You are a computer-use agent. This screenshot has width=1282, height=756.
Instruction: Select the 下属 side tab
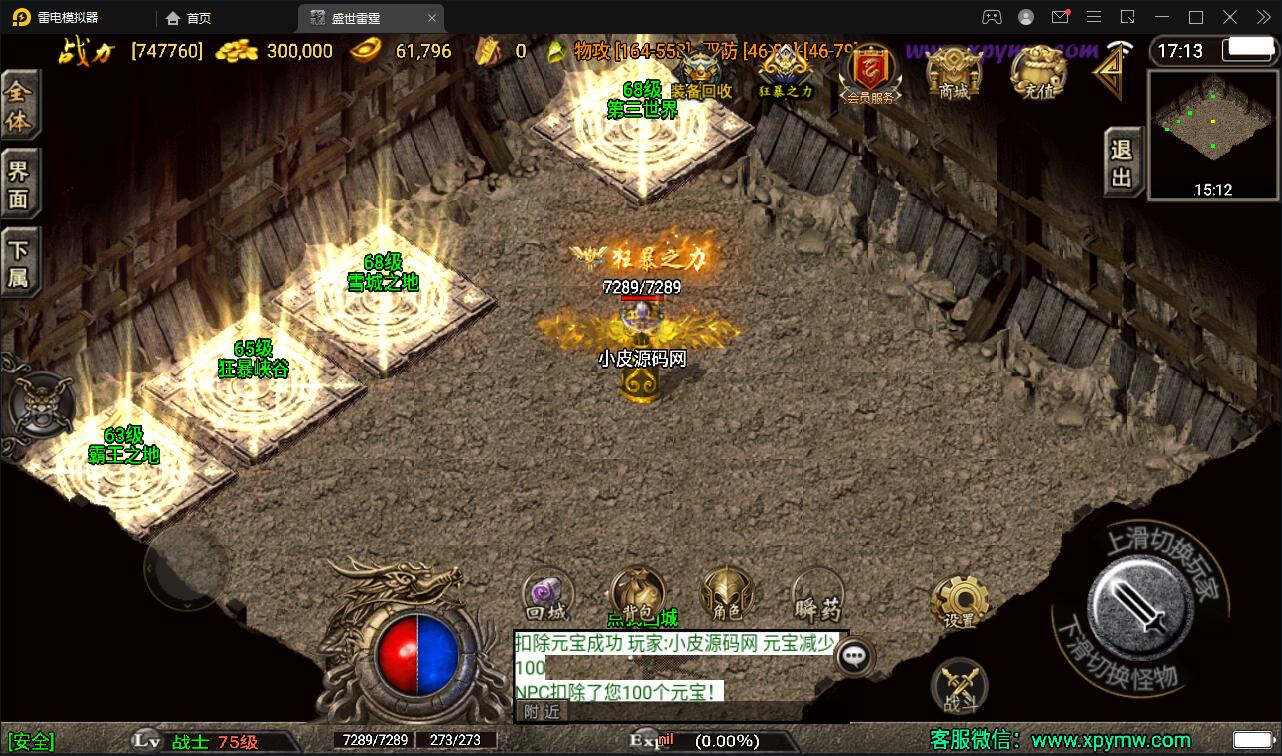[x=19, y=263]
